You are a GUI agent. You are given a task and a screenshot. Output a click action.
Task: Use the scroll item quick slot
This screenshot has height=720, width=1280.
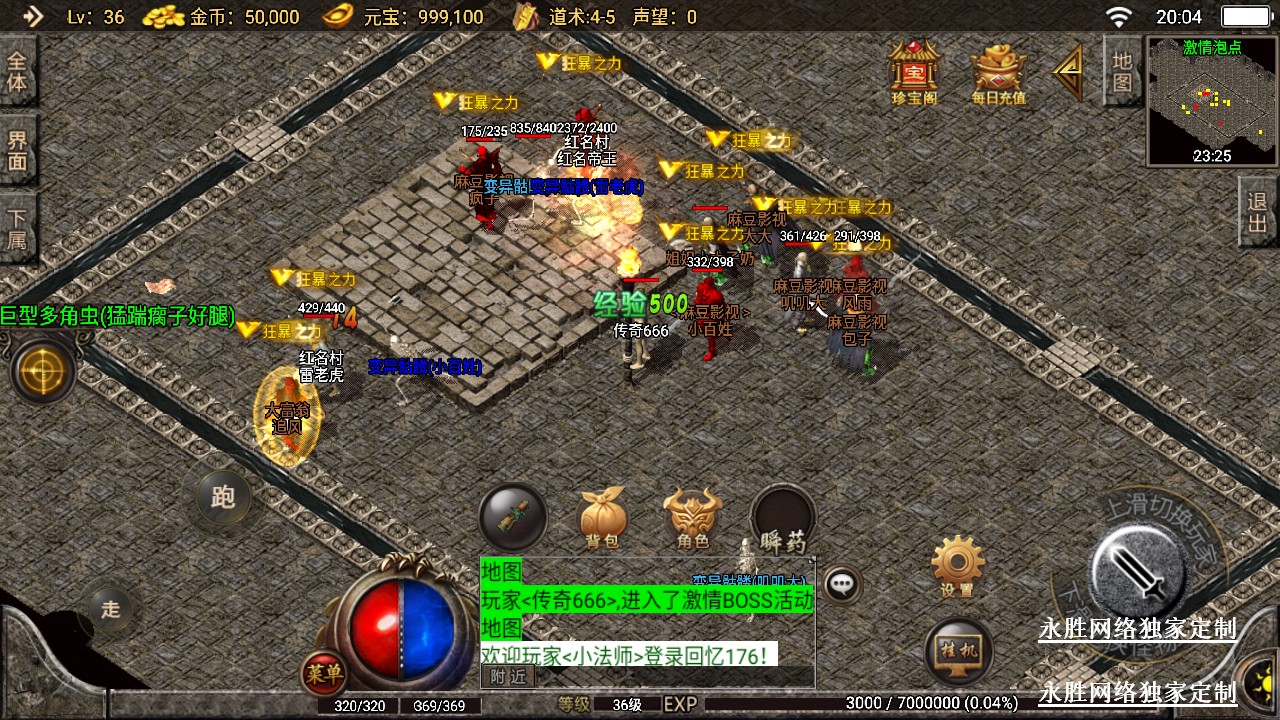click(x=513, y=517)
